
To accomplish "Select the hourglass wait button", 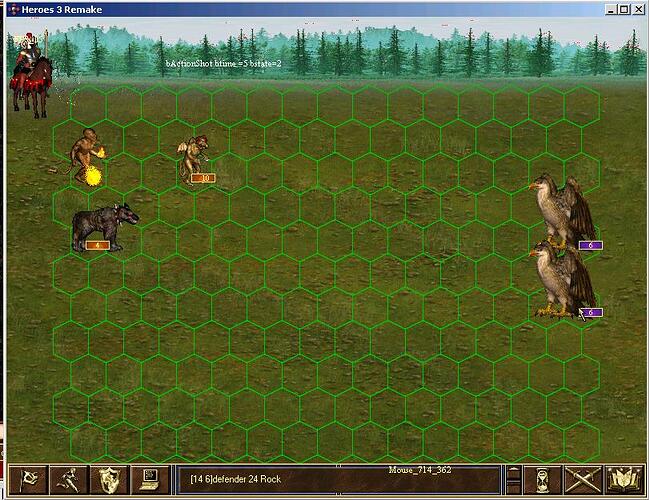I will pyautogui.click(x=543, y=480).
